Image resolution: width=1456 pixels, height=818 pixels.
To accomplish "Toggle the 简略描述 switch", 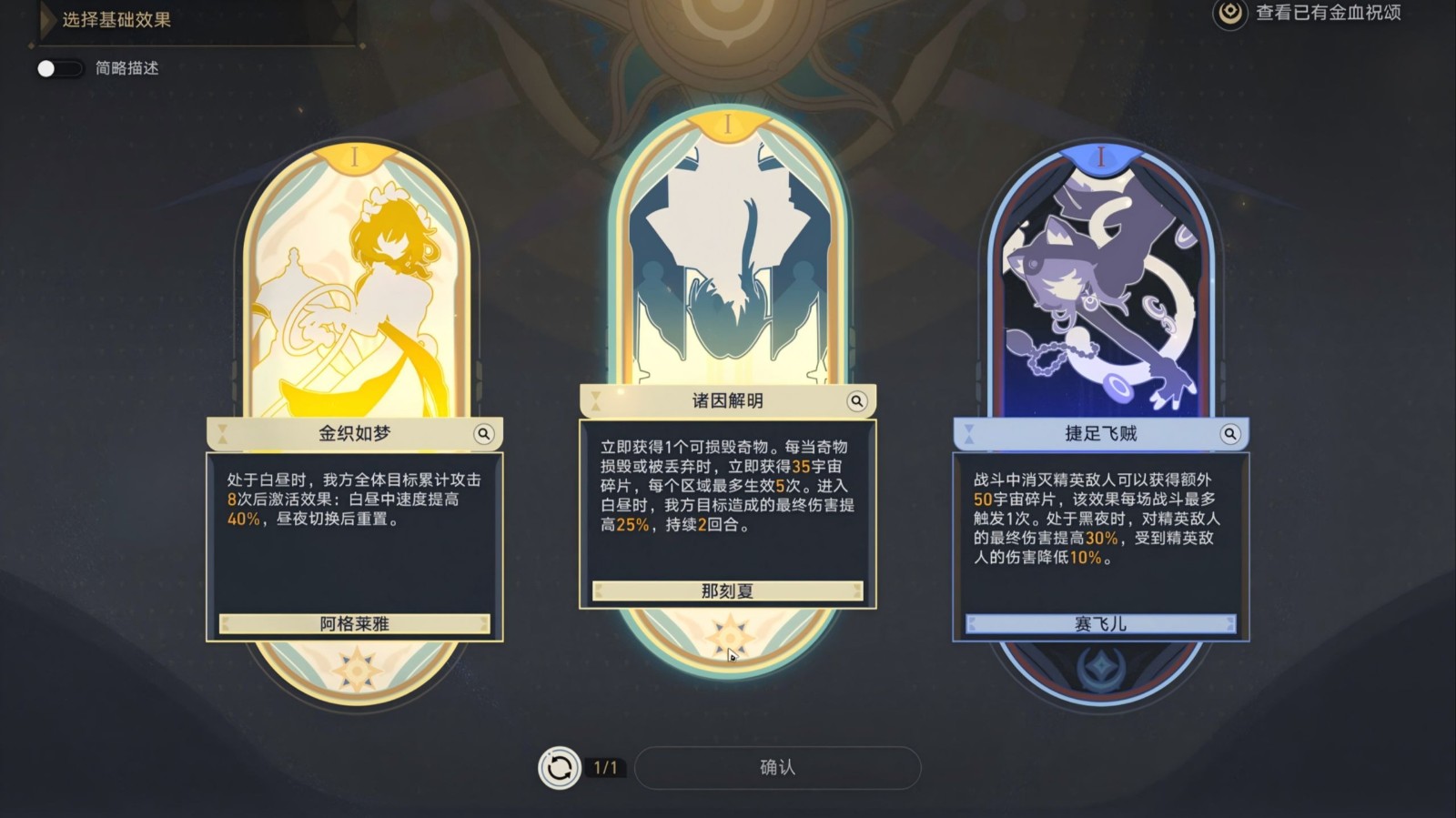I will click(58, 67).
